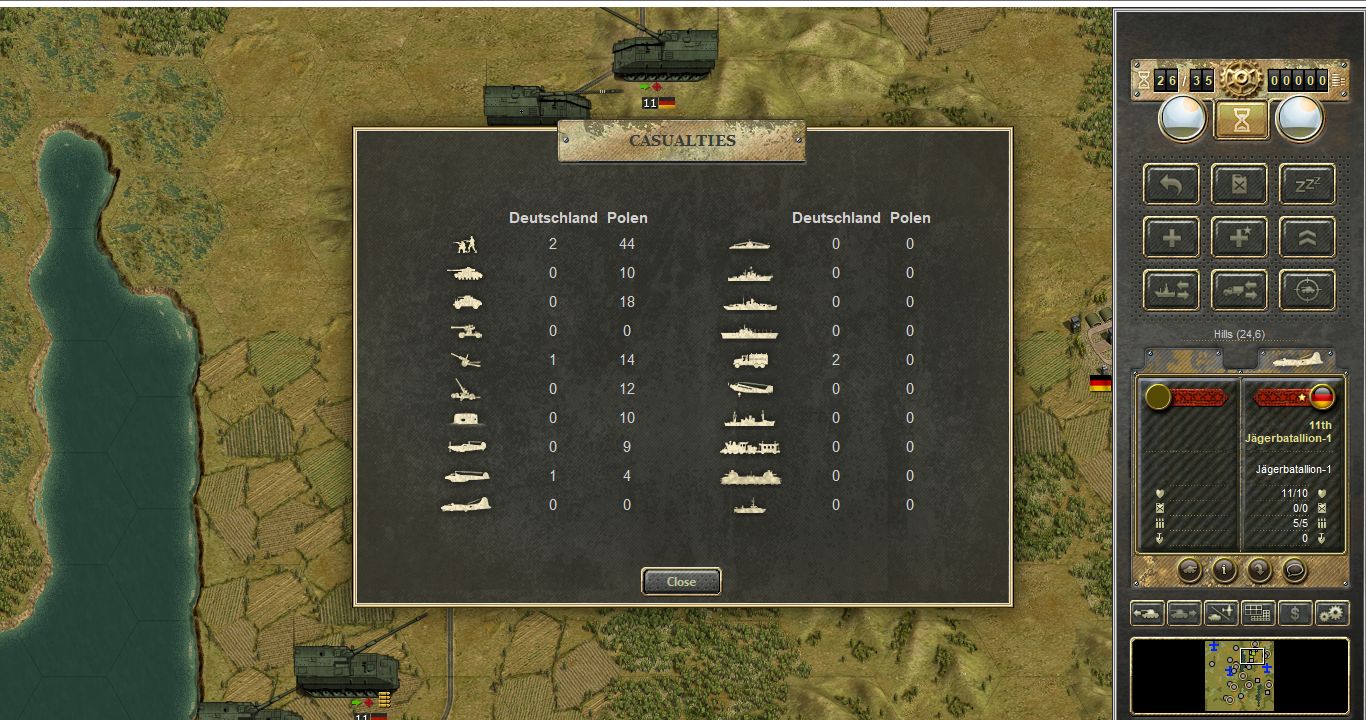Click the ship embark button
1366x720 pixels.
1172,290
